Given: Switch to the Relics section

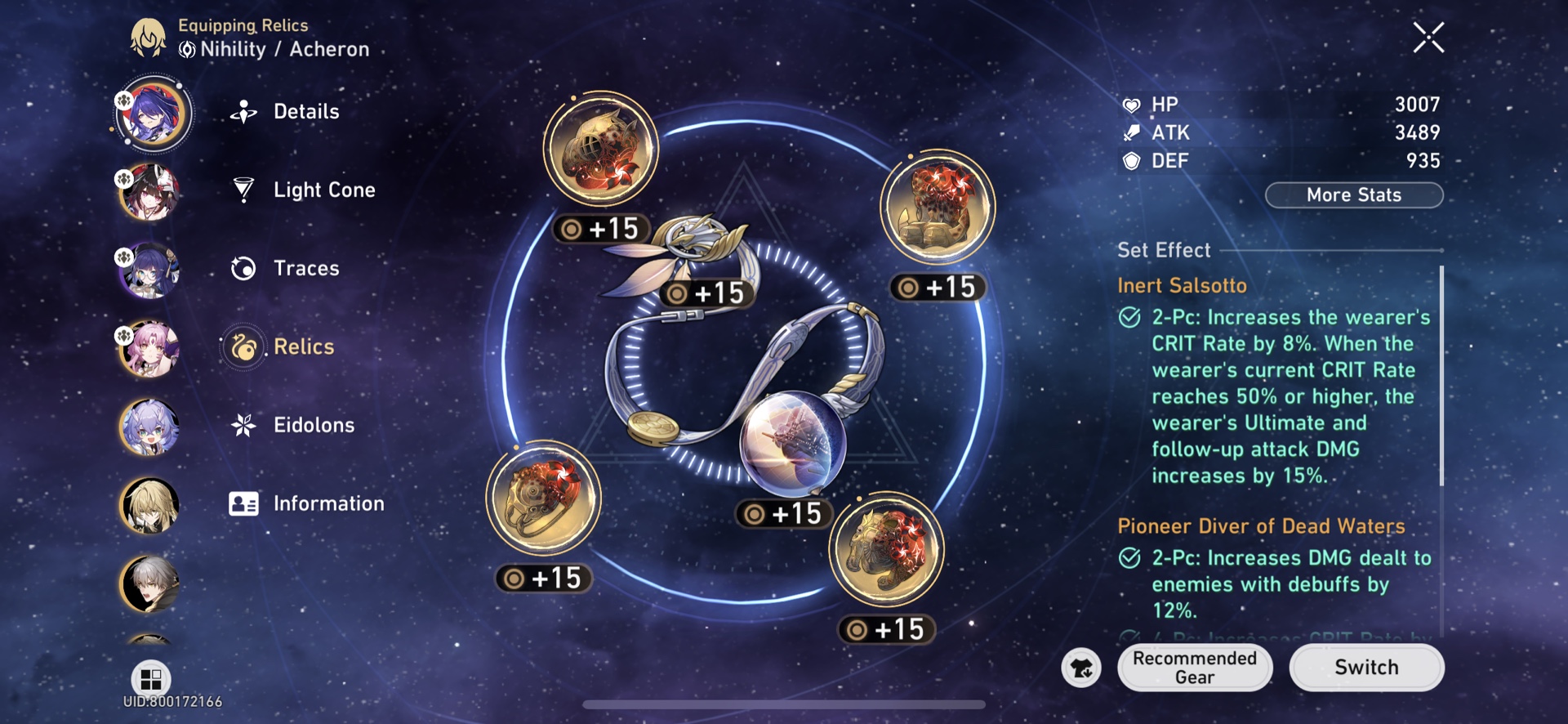Looking at the screenshot, I should click(304, 346).
